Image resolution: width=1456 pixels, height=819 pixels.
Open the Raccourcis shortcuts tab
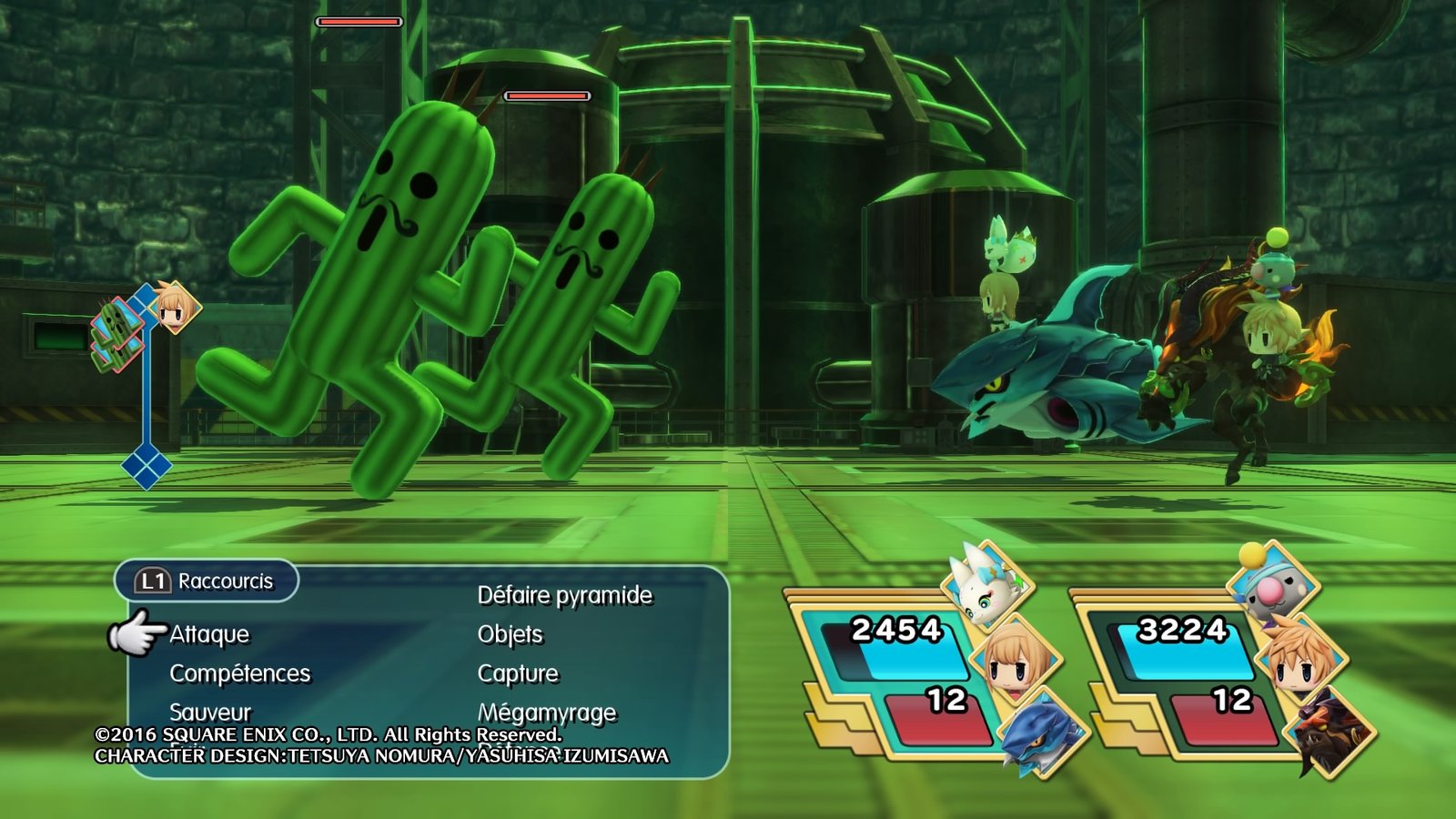[x=207, y=581]
